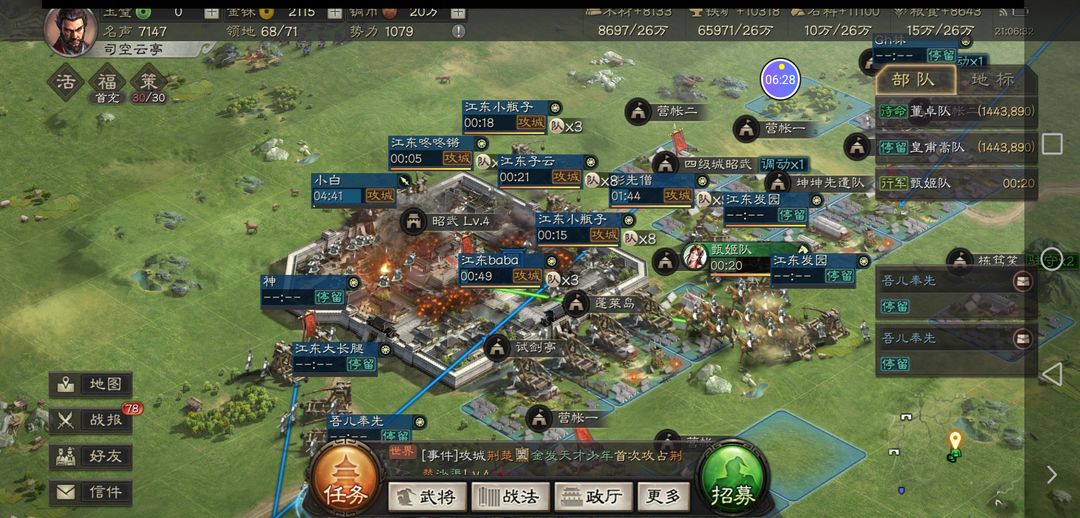View battle reports via 战报
The height and width of the screenshot is (518, 1080).
point(92,420)
